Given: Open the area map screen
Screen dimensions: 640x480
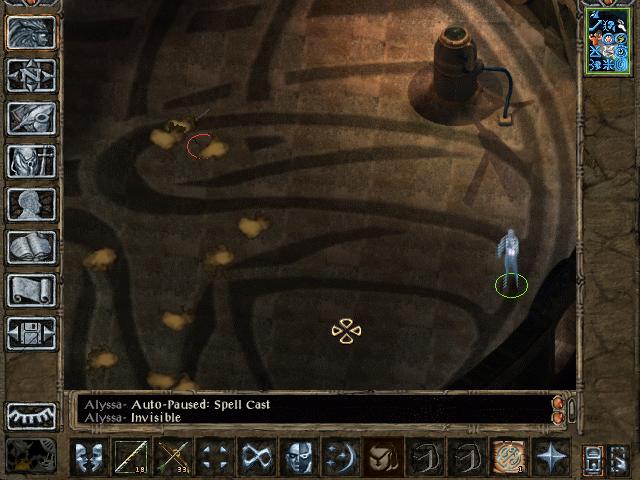Looking at the screenshot, I should [31, 76].
